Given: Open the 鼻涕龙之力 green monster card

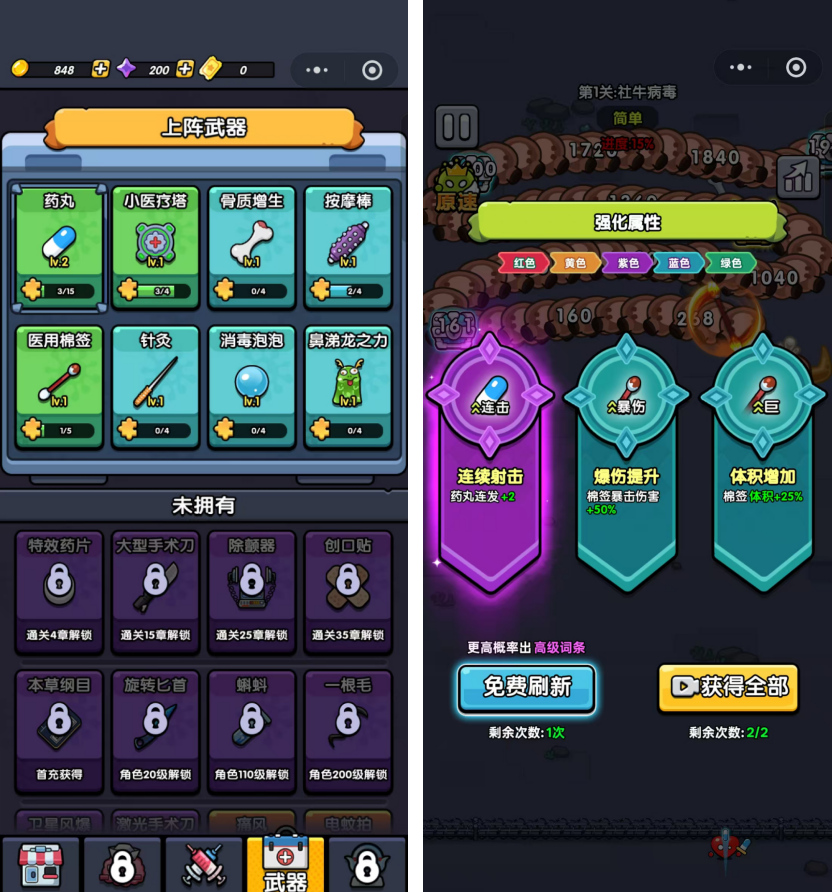Looking at the screenshot, I should tap(347, 386).
